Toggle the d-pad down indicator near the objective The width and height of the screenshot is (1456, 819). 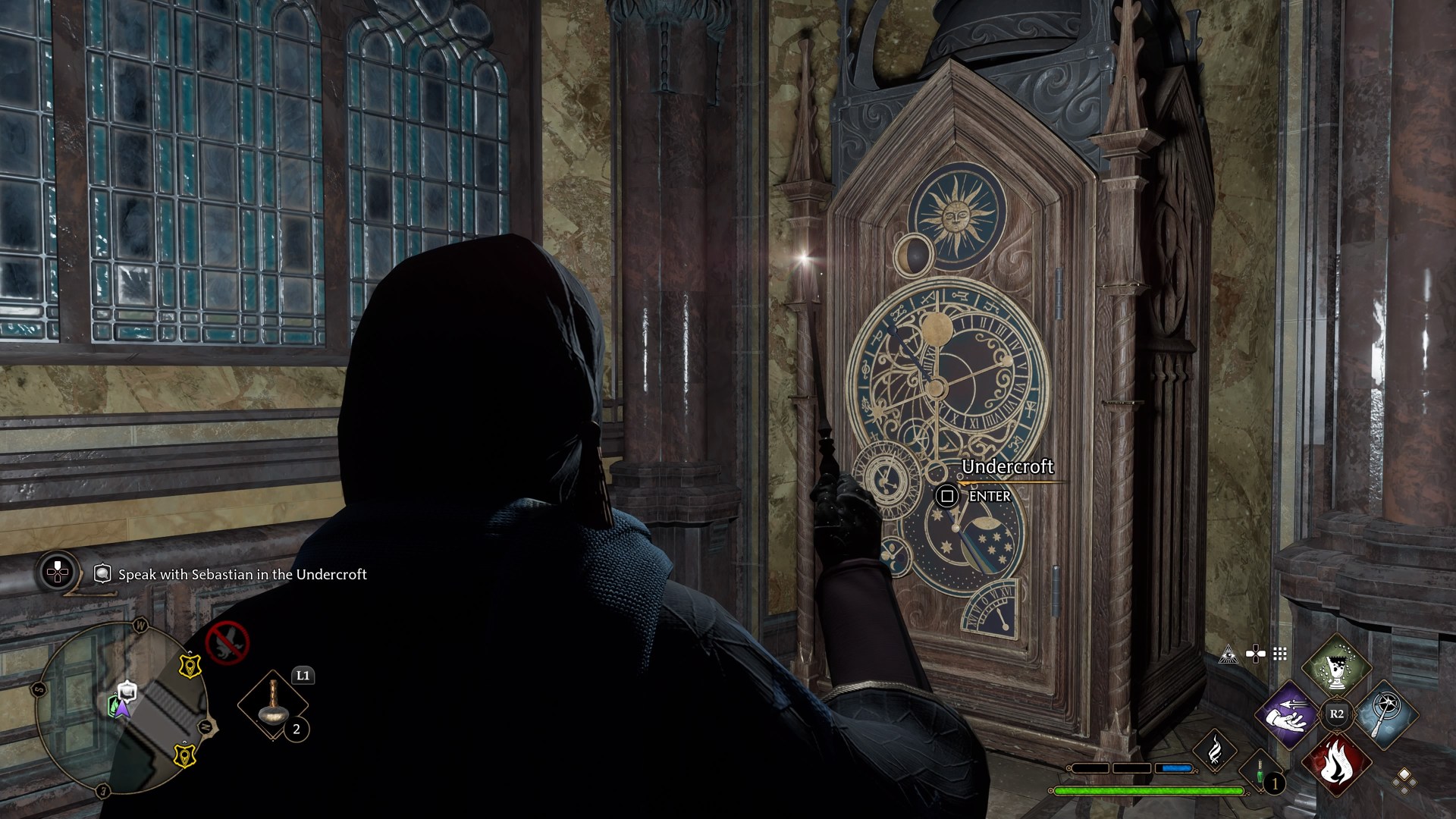click(x=58, y=572)
